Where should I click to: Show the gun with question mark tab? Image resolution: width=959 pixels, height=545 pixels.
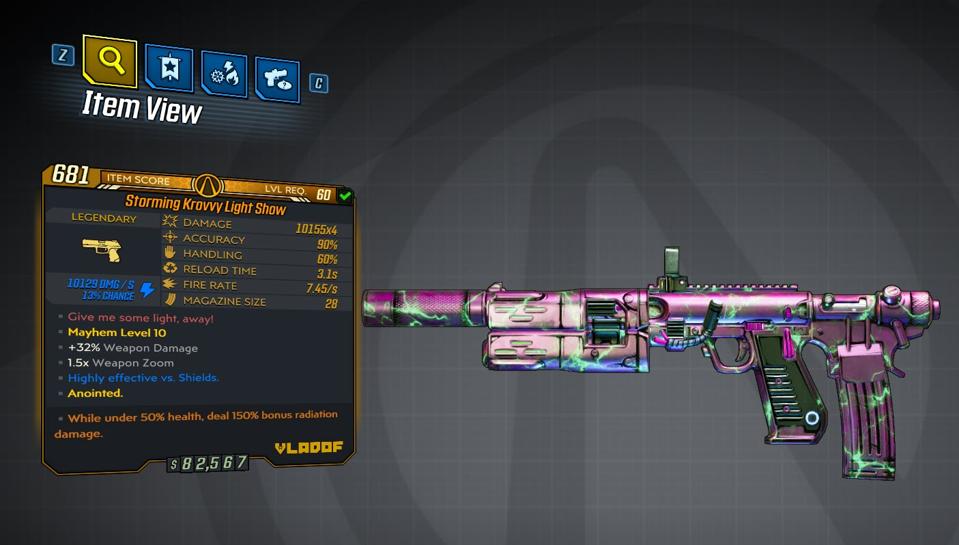277,79
